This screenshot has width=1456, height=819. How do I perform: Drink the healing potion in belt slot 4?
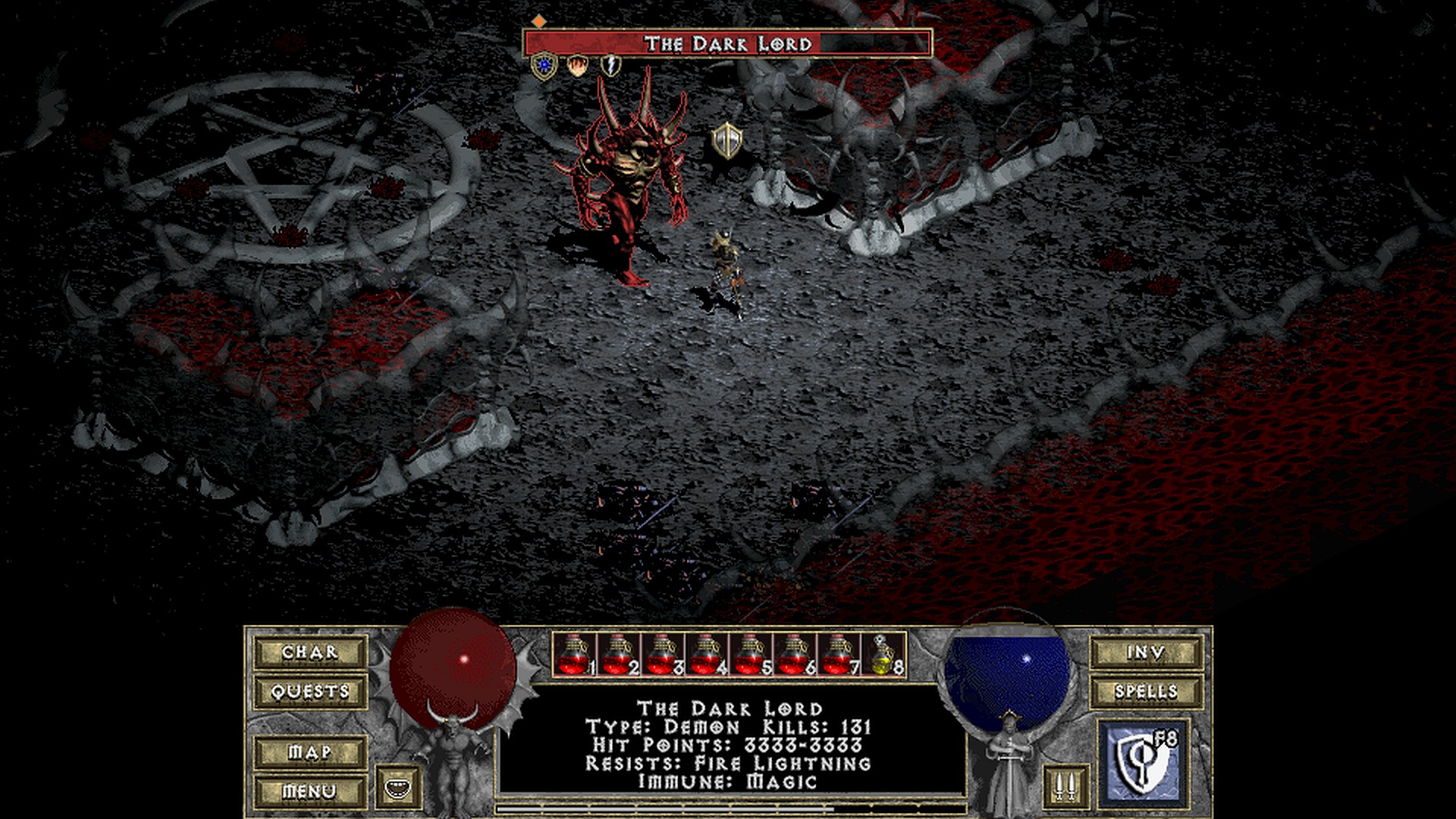pos(706,654)
